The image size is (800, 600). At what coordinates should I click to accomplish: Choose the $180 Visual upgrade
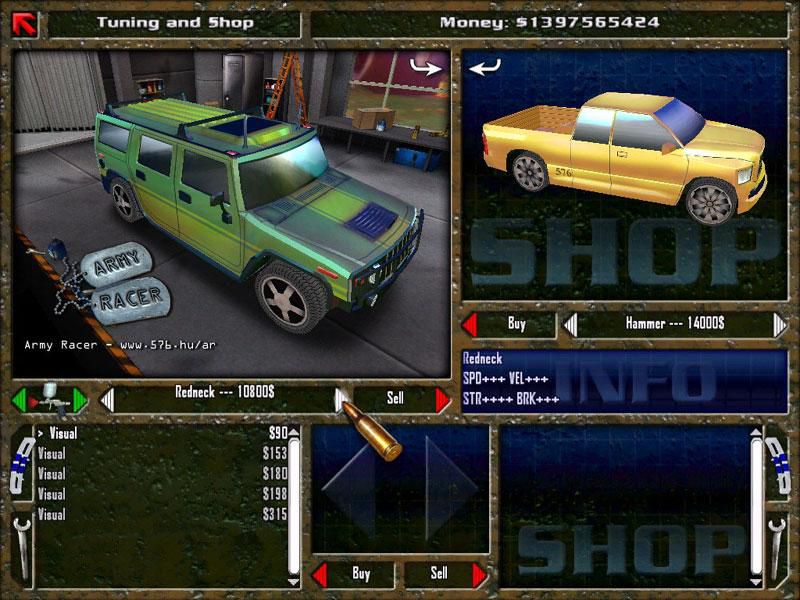160,474
